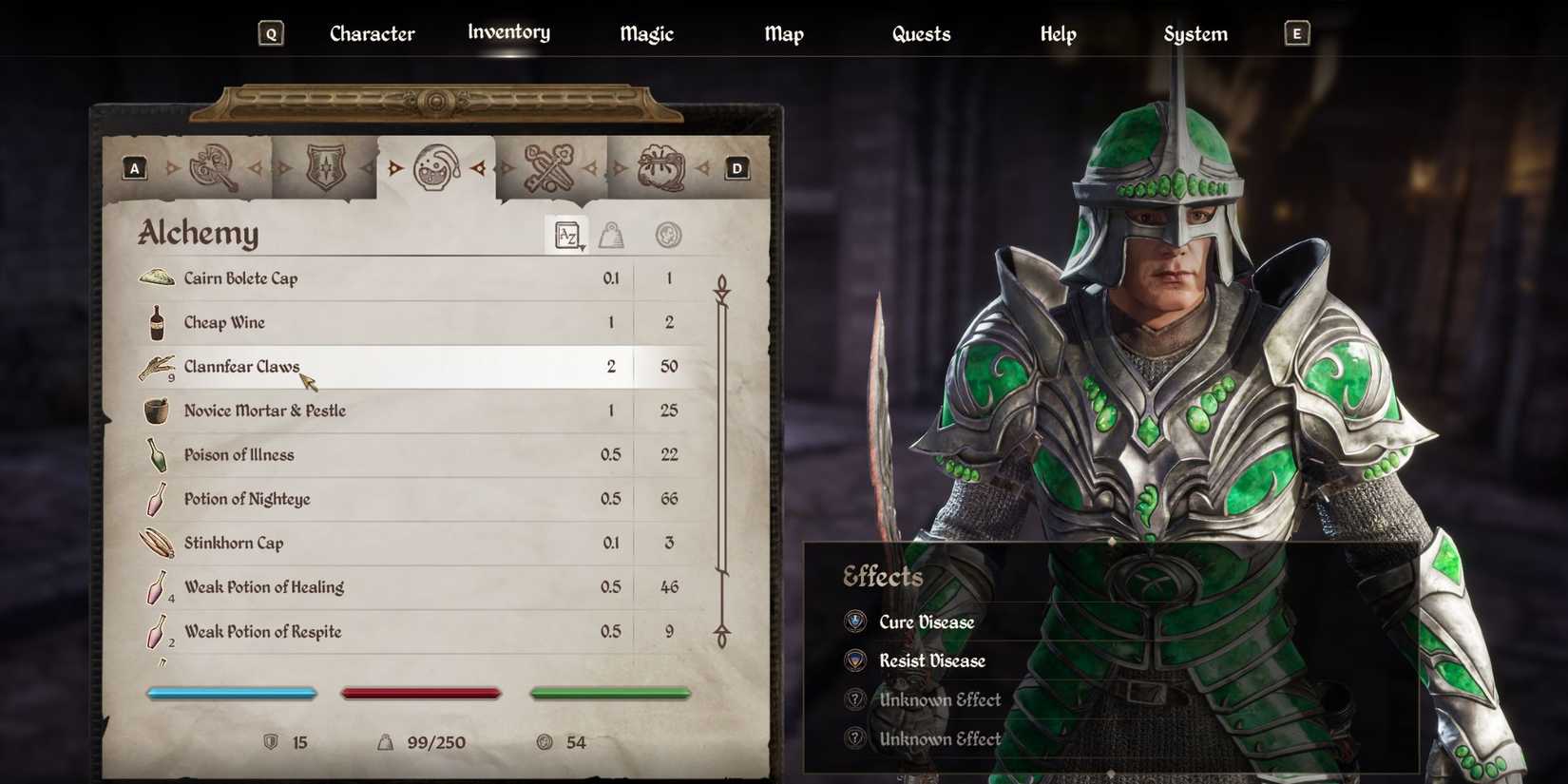Sort the item list alphabetically

coord(564,235)
